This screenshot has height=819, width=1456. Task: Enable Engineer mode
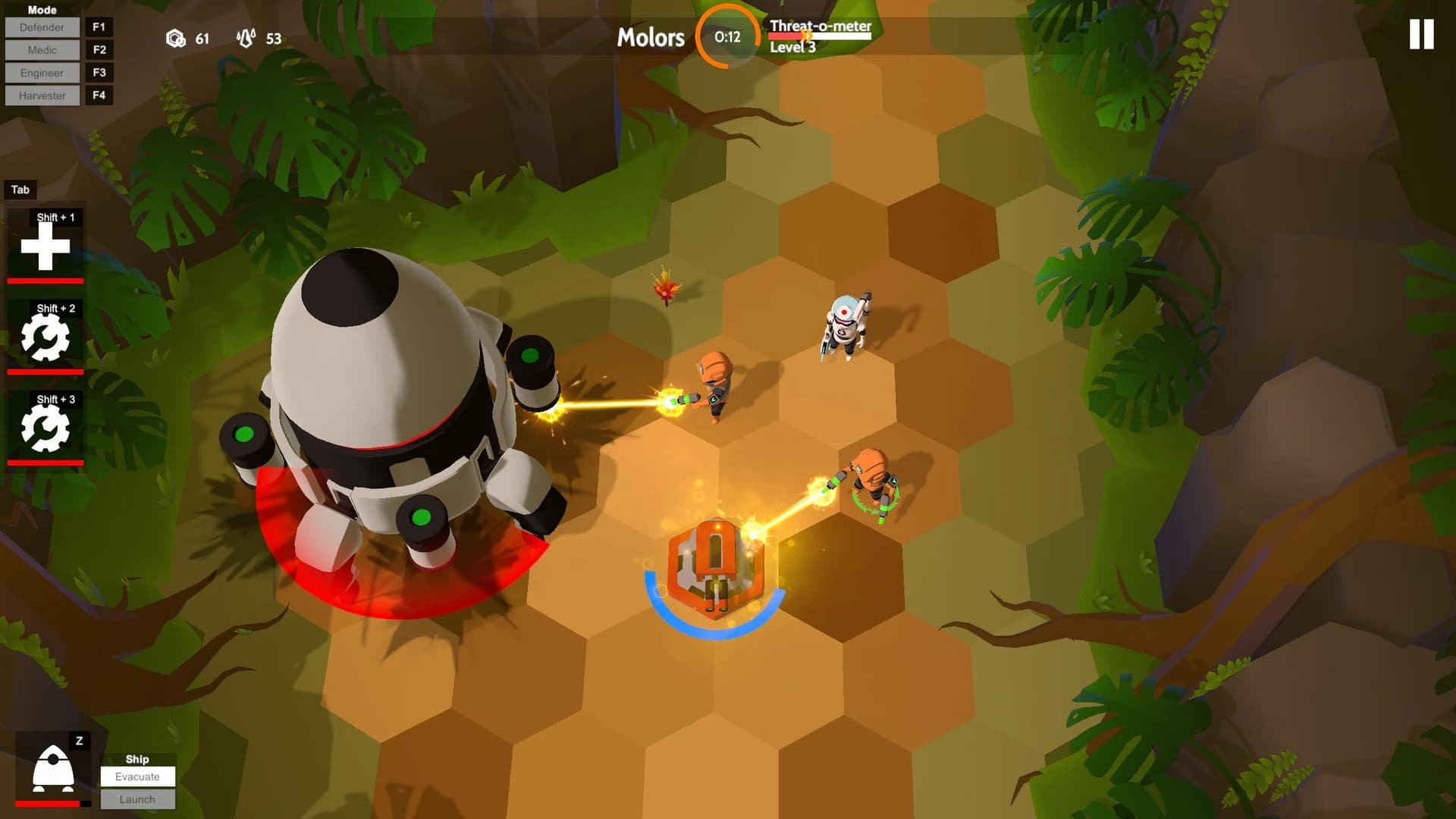tap(42, 73)
